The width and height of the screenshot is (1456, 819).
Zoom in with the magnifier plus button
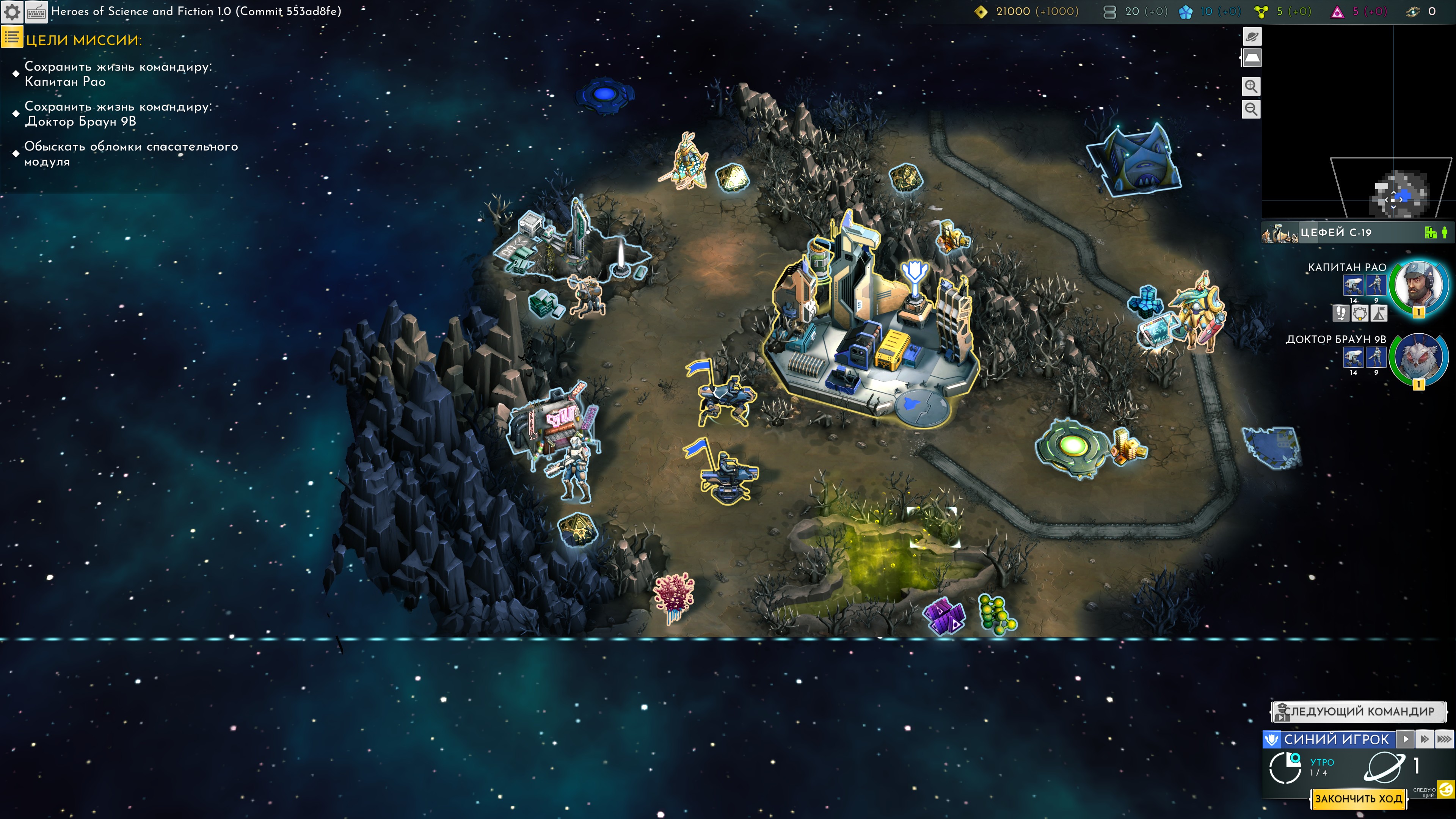(x=1251, y=86)
